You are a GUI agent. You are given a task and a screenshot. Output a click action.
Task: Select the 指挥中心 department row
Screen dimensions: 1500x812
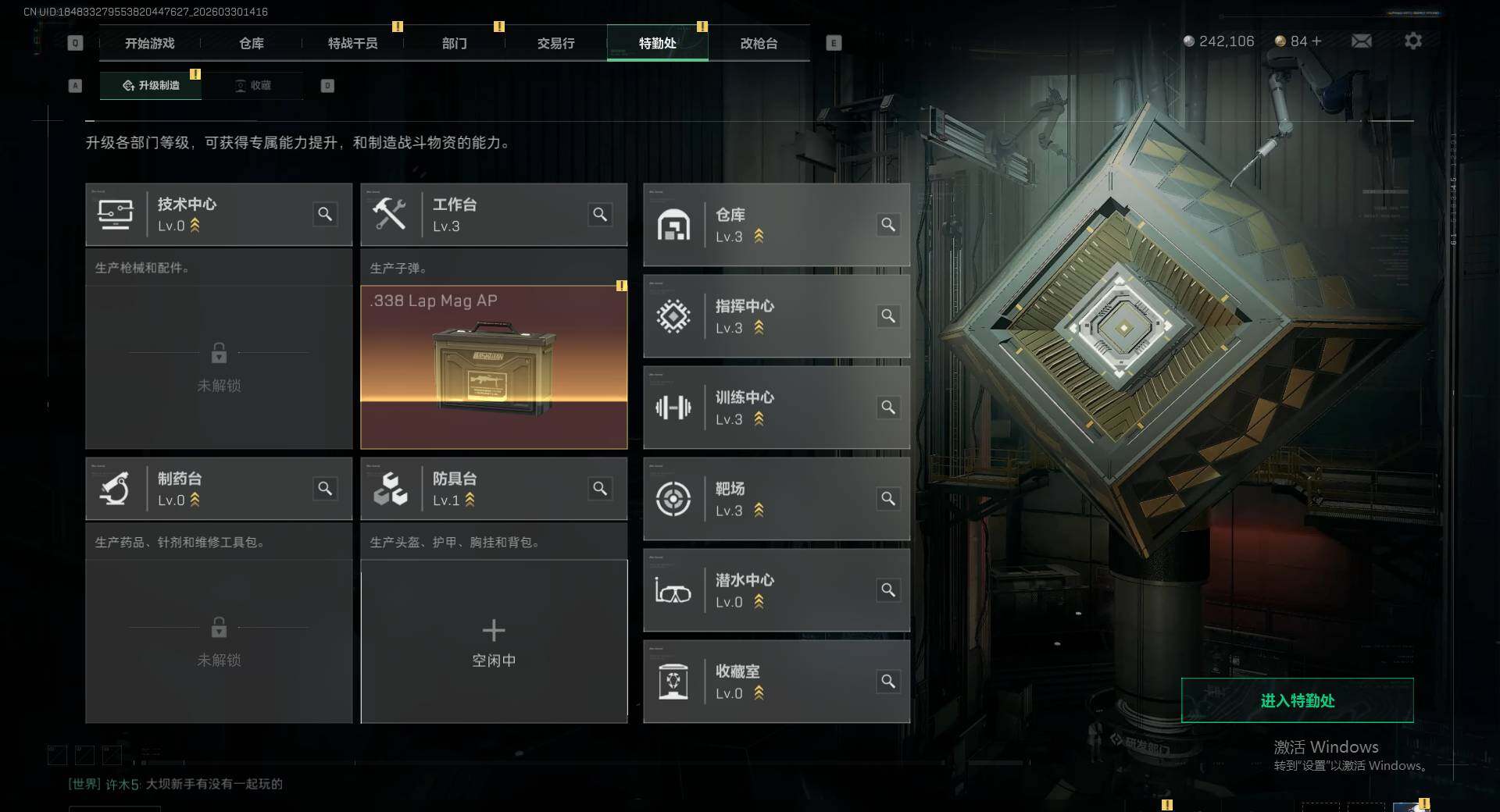pos(776,316)
